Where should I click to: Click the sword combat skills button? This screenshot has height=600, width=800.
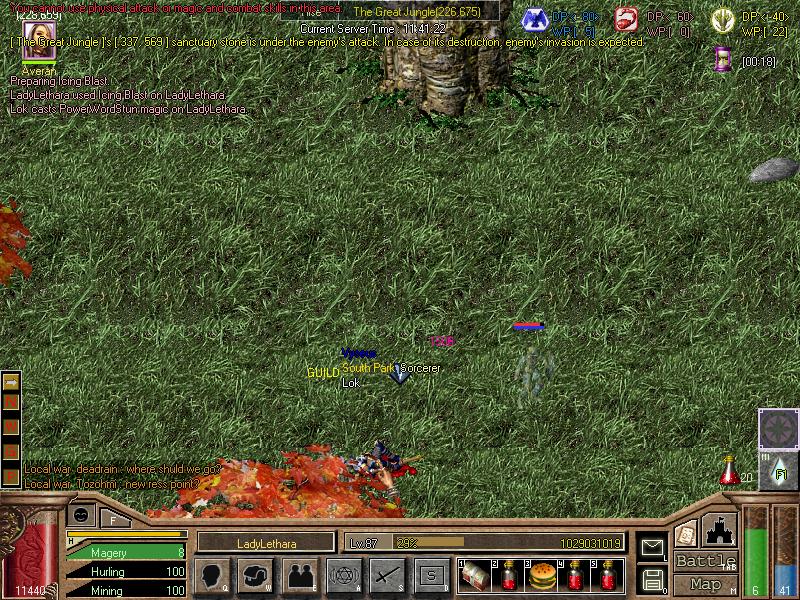pos(387,576)
